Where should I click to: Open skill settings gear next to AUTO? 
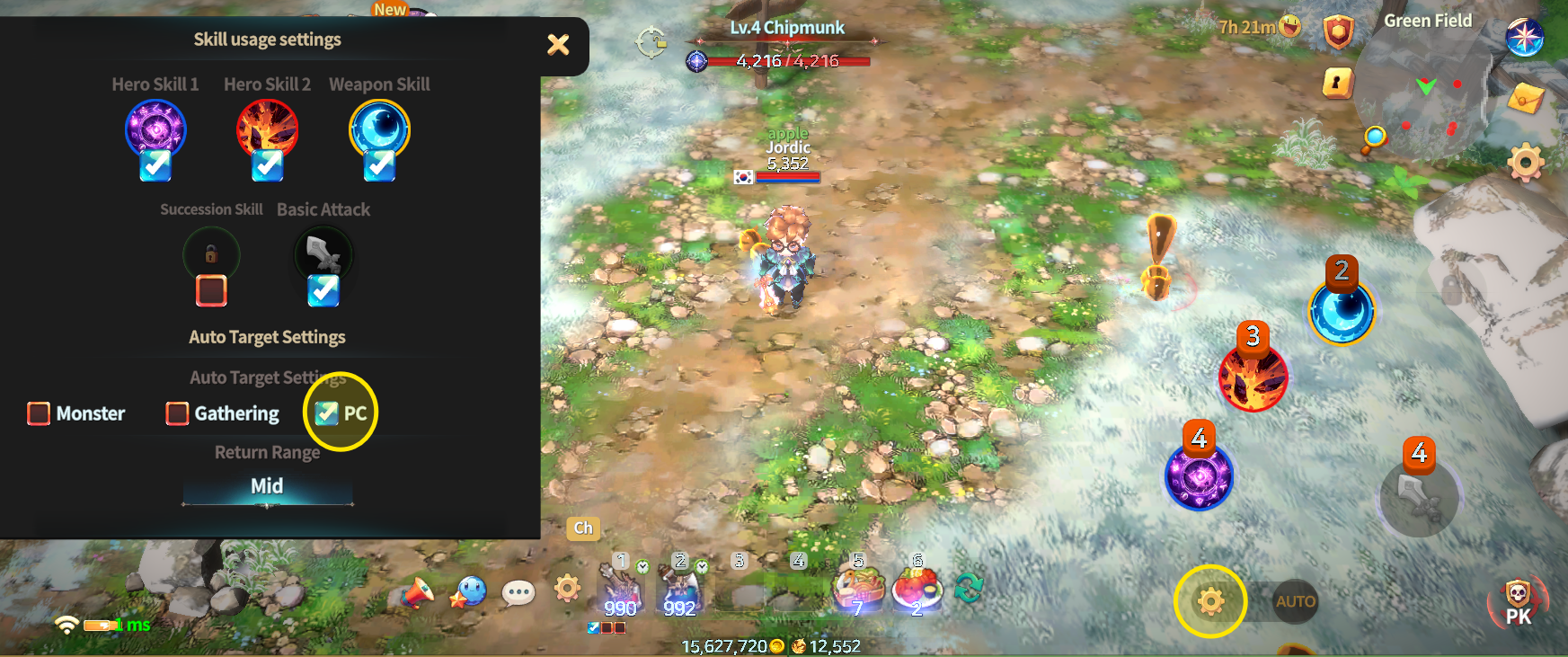click(1210, 601)
